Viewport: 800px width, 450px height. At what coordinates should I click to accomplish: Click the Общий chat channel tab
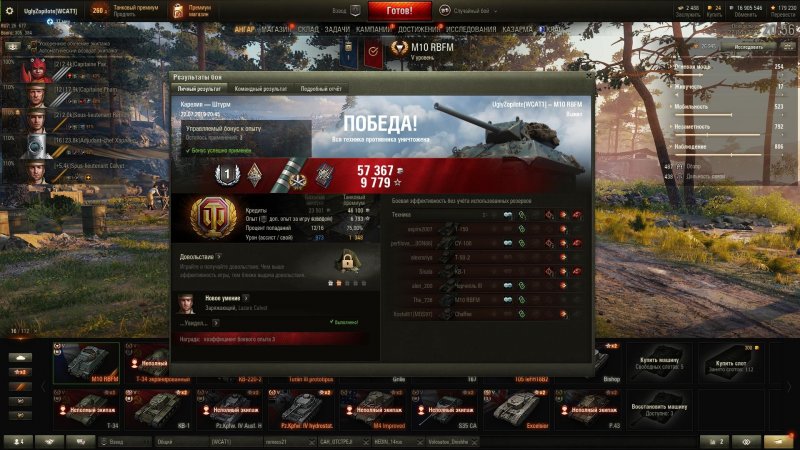[x=163, y=441]
